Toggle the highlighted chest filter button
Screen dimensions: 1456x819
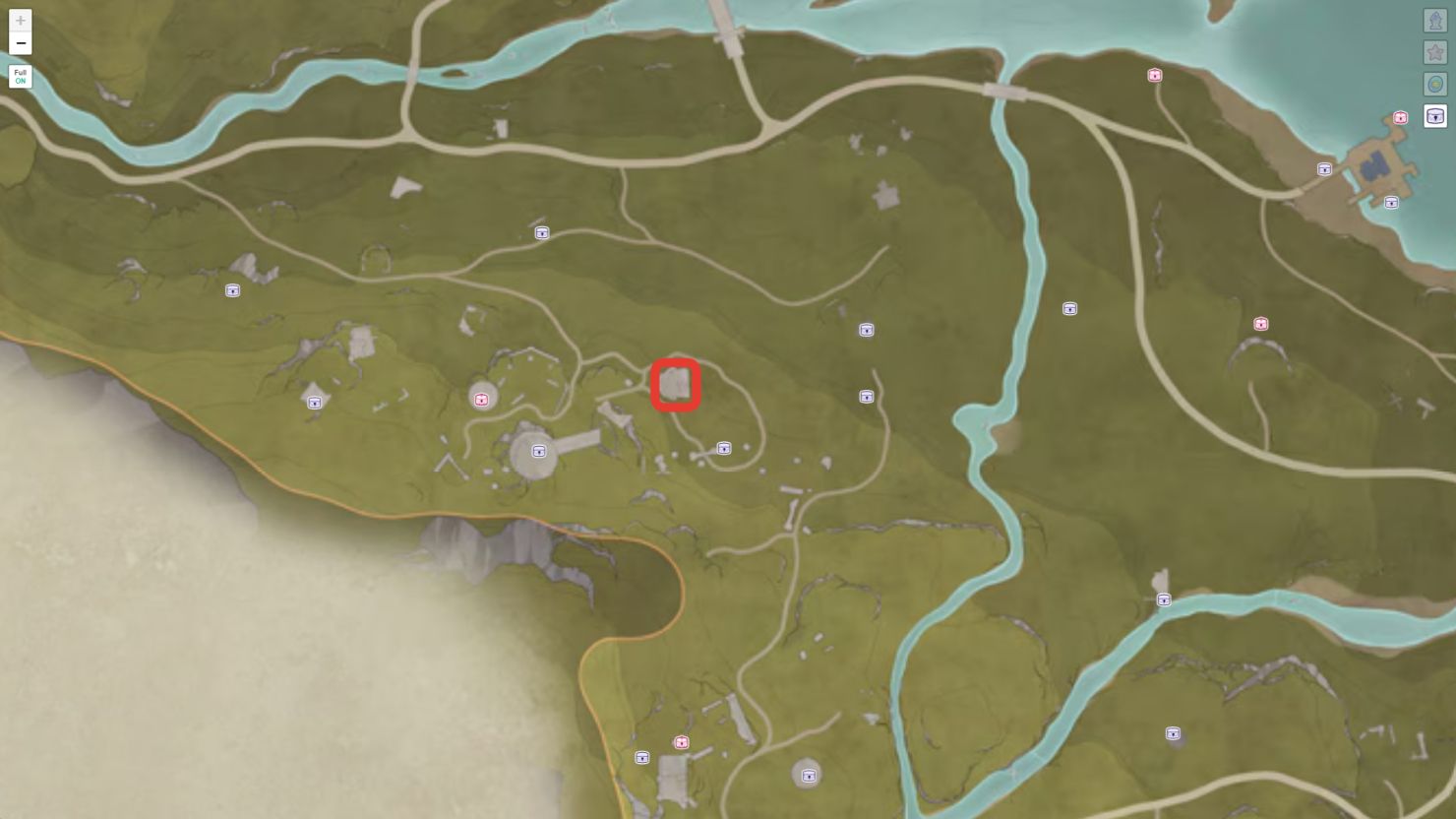coord(1434,116)
